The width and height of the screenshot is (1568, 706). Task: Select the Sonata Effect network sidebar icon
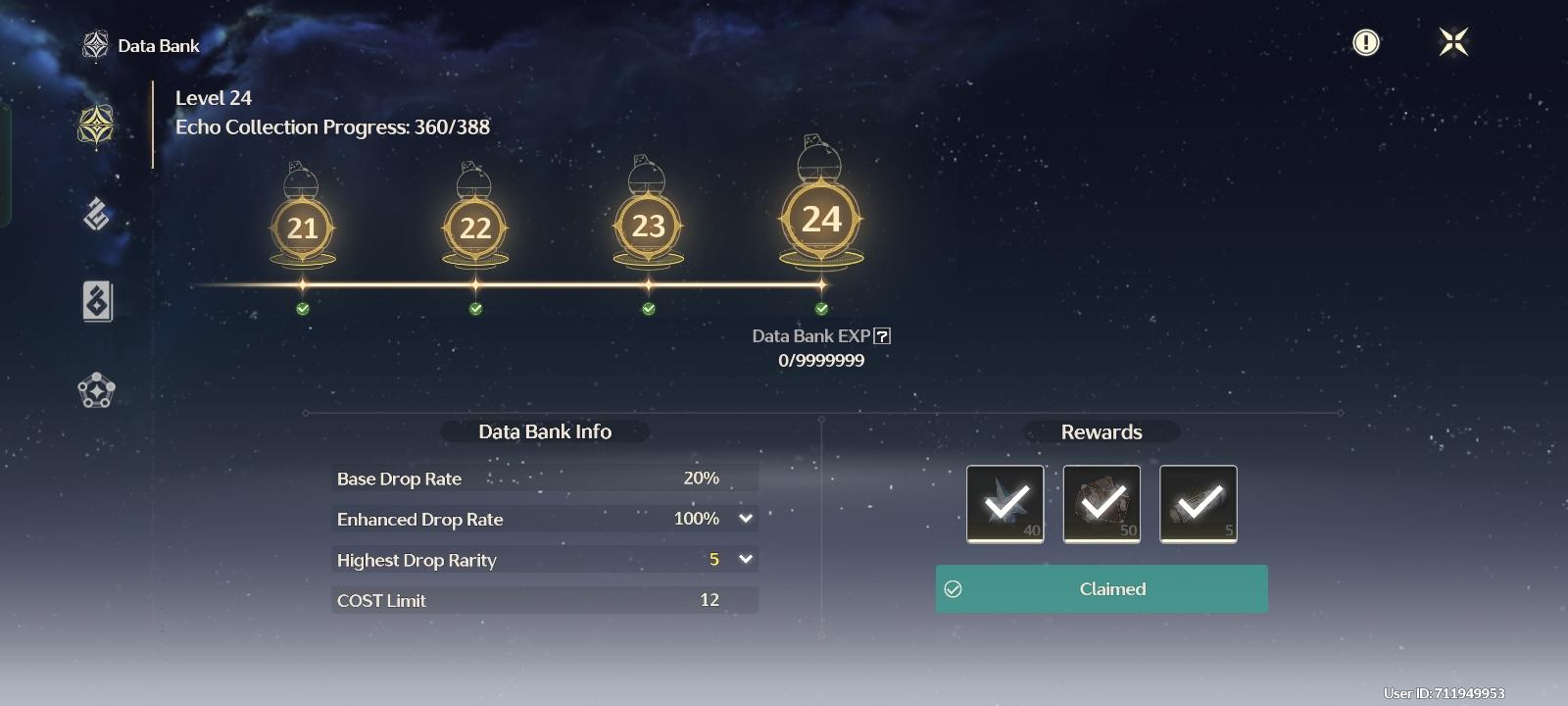95,390
